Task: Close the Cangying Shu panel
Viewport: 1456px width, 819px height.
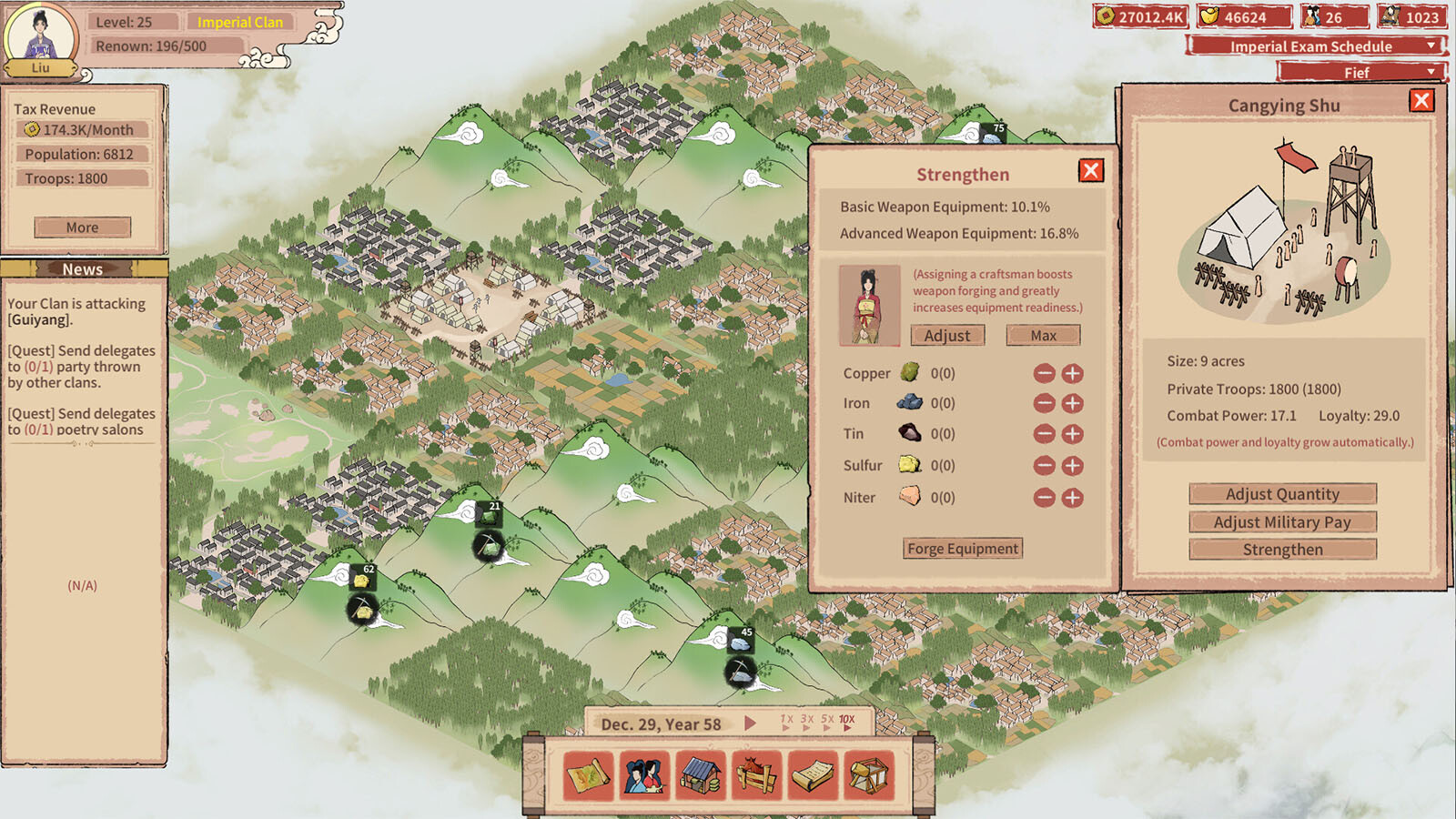Action: coord(1421,101)
